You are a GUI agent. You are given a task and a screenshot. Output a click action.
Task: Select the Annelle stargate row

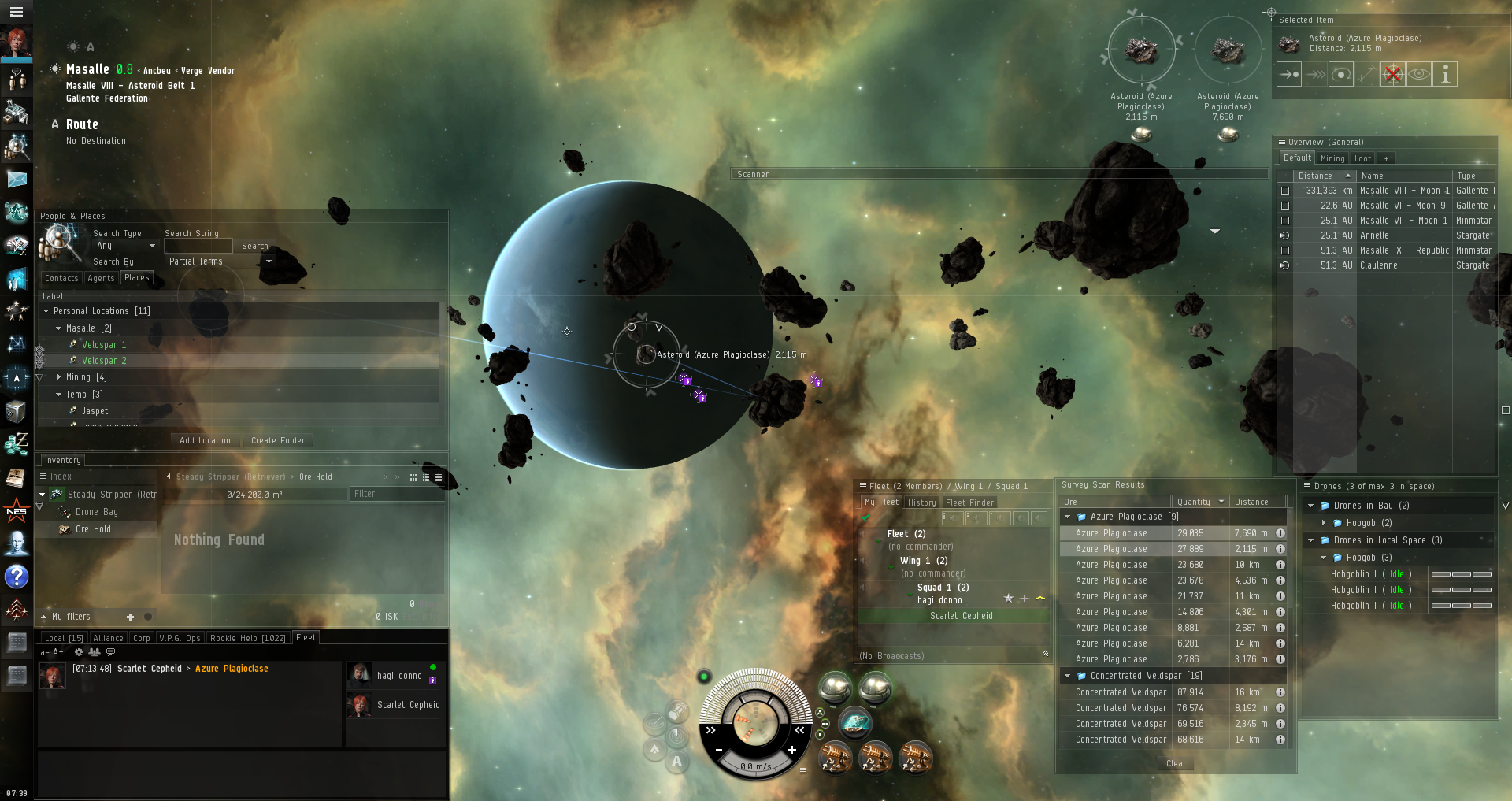[1374, 235]
